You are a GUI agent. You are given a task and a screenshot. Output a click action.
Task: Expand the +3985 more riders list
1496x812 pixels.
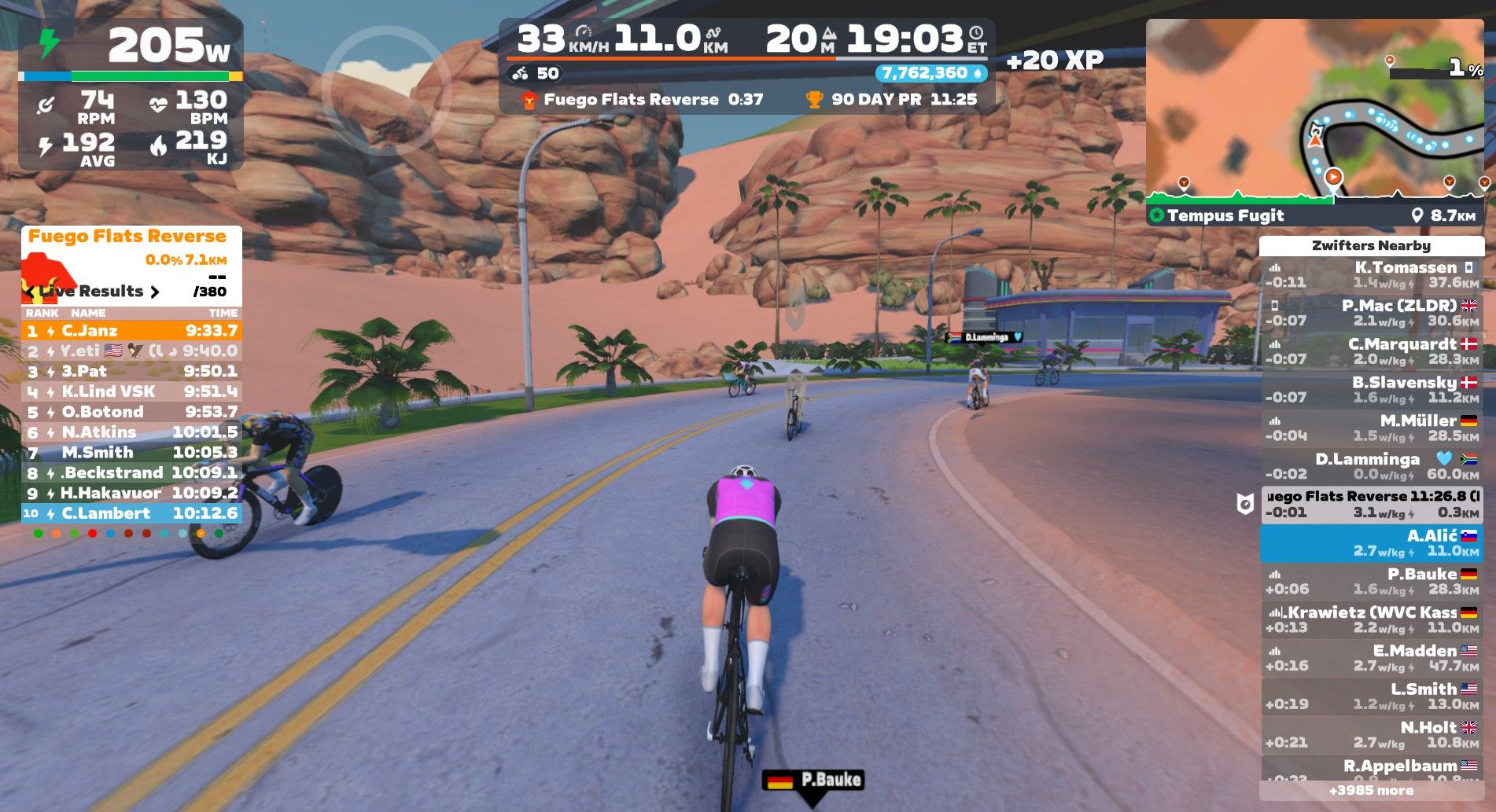(1372, 791)
